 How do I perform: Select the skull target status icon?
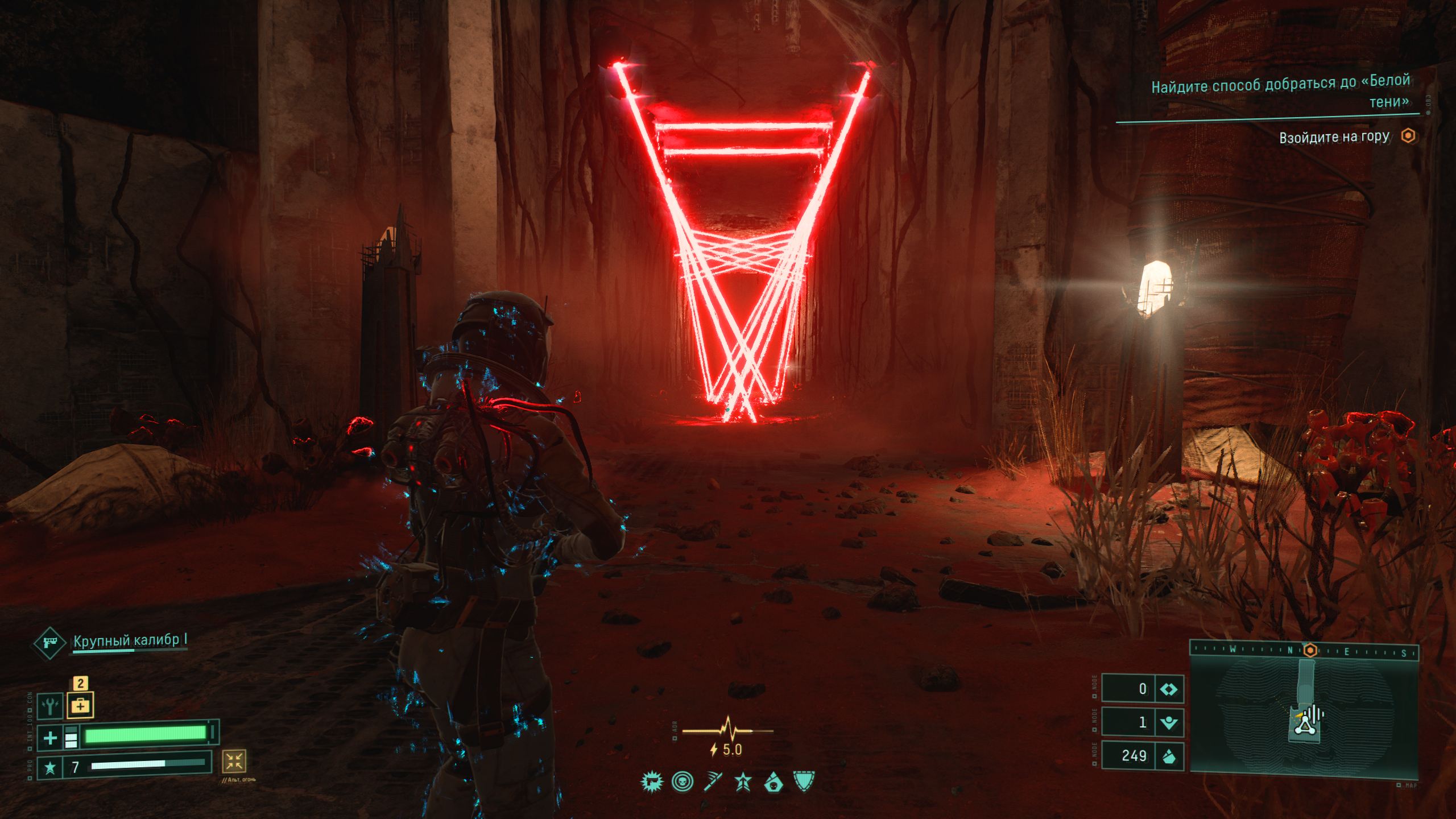(x=682, y=782)
